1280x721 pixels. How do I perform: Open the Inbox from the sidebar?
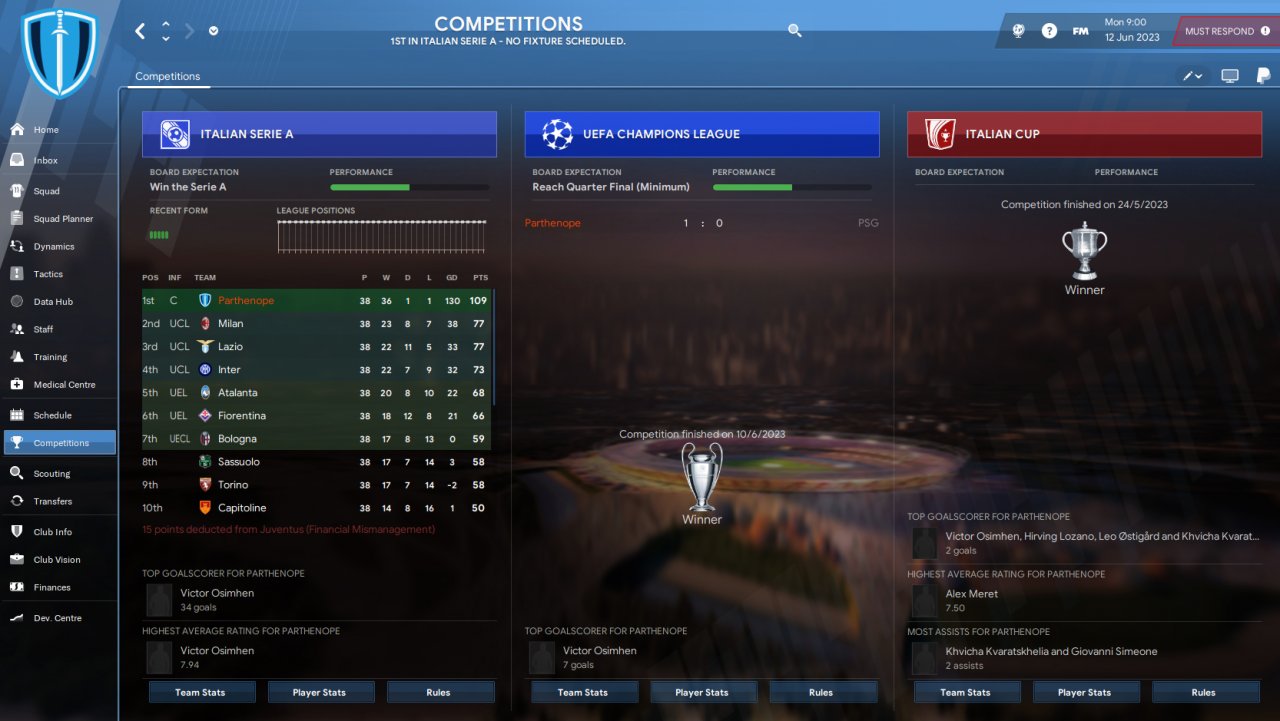point(45,160)
